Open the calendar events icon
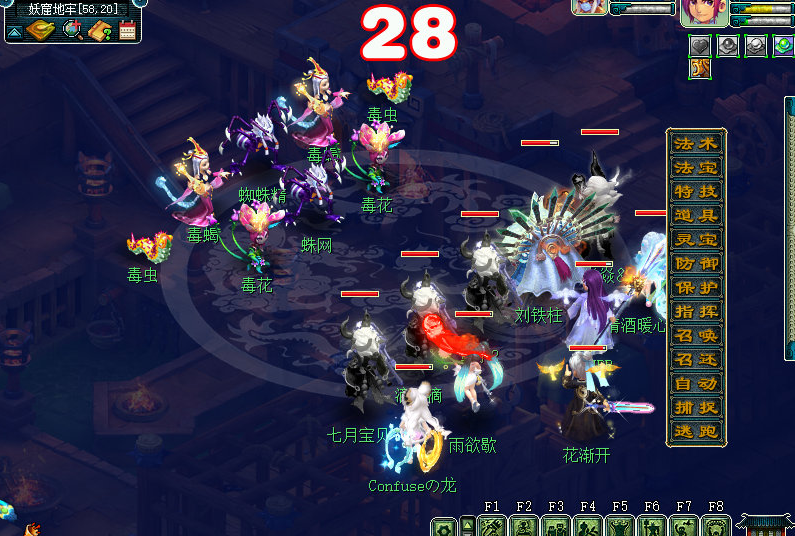The width and height of the screenshot is (795, 536). click(127, 30)
